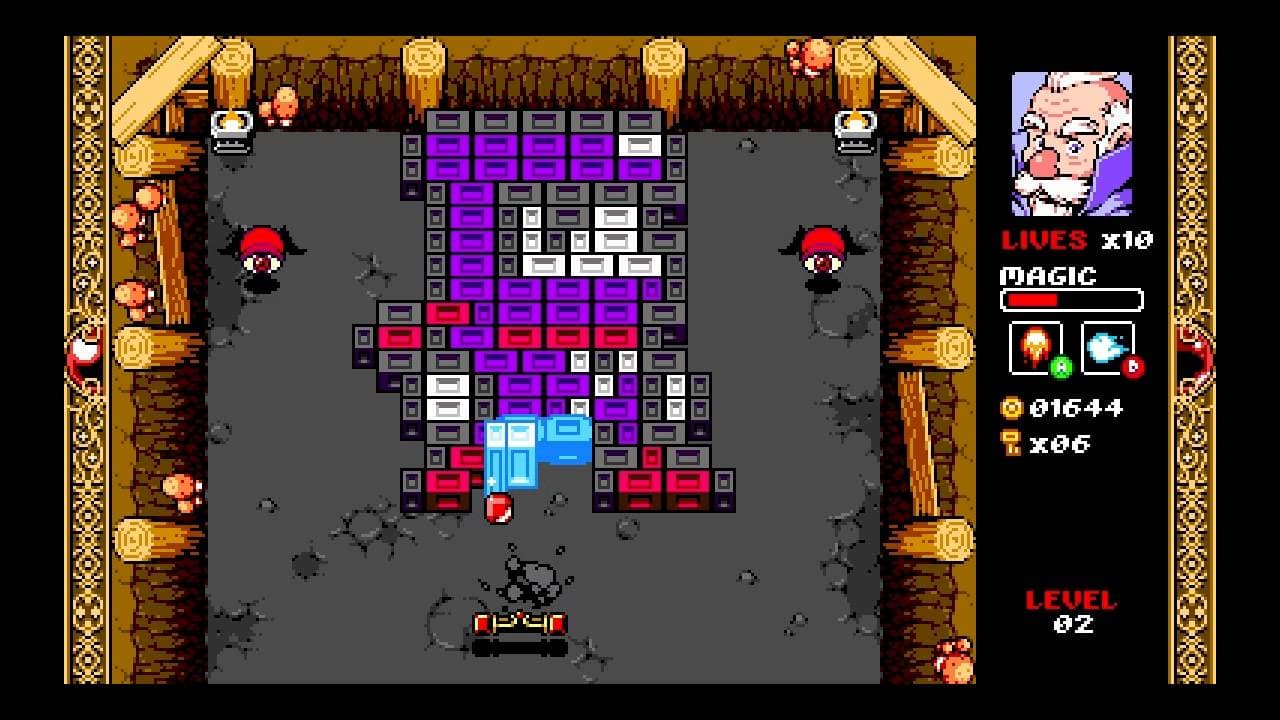Screen dimensions: 1280x720
Task: Click the MAGIC meter bar
Action: point(1072,298)
